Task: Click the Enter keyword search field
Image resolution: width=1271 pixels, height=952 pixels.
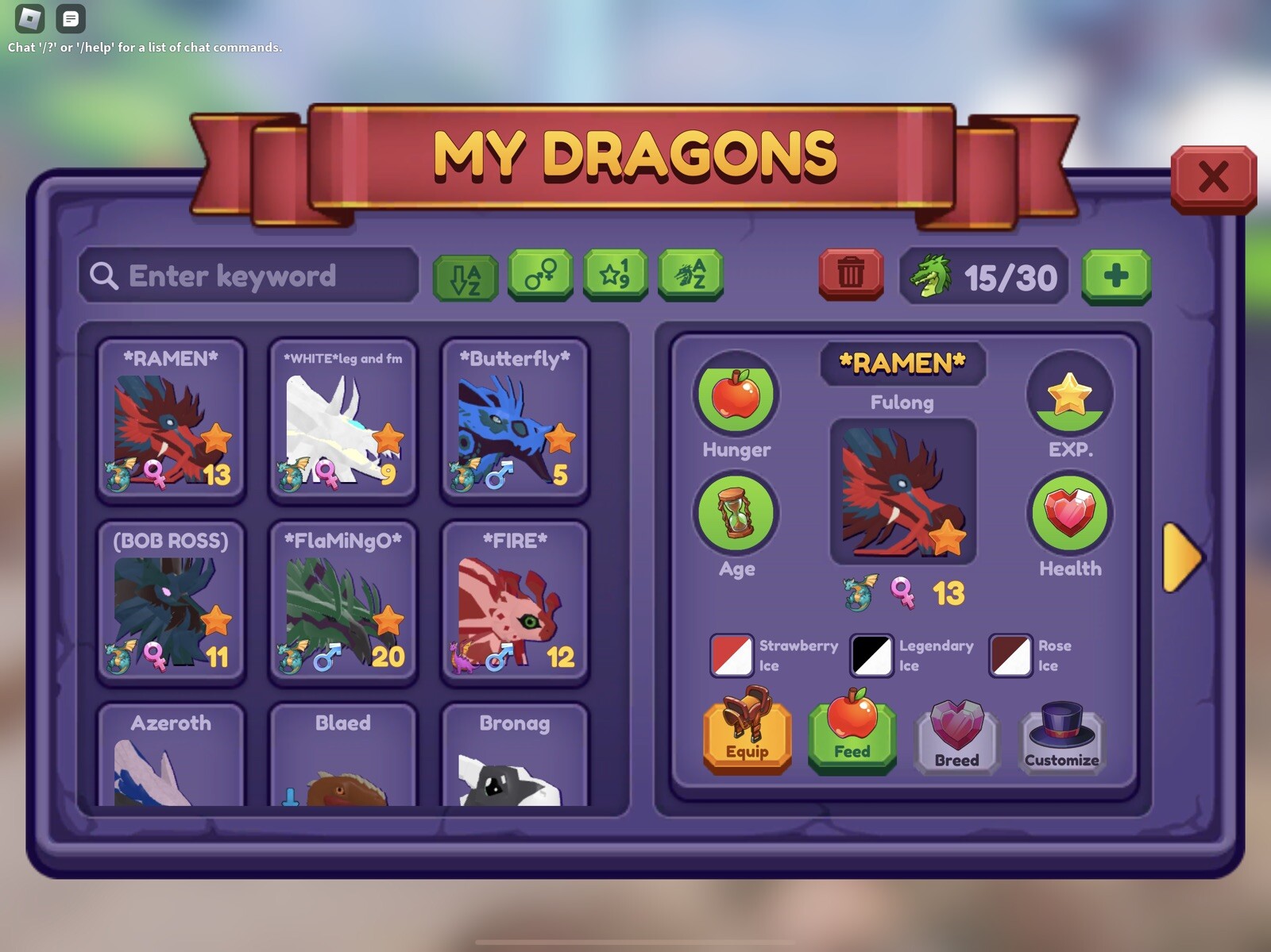Action: click(249, 276)
